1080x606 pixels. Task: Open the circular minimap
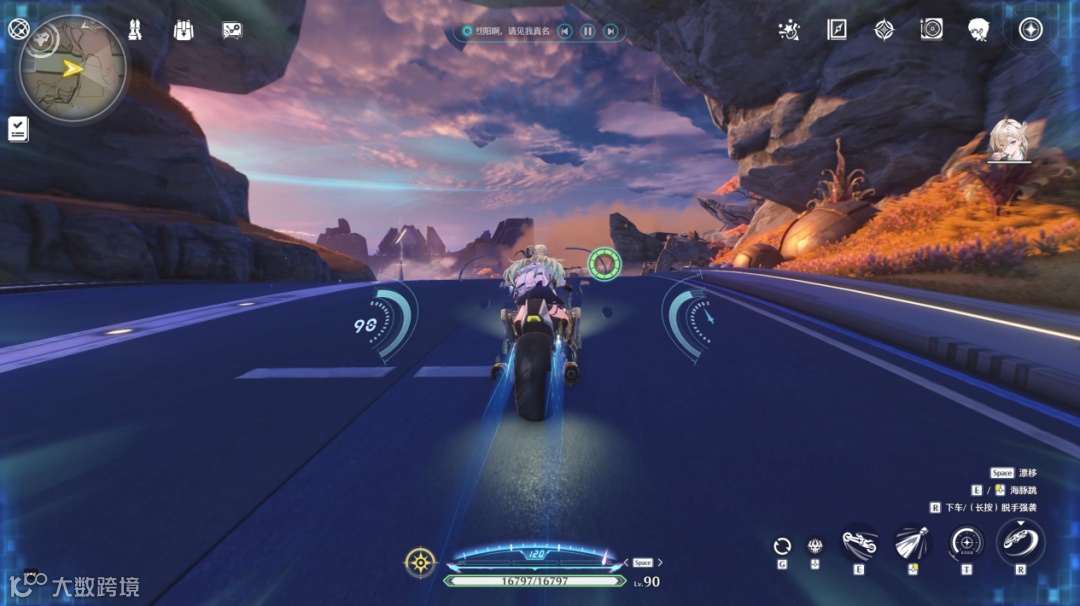tap(72, 68)
